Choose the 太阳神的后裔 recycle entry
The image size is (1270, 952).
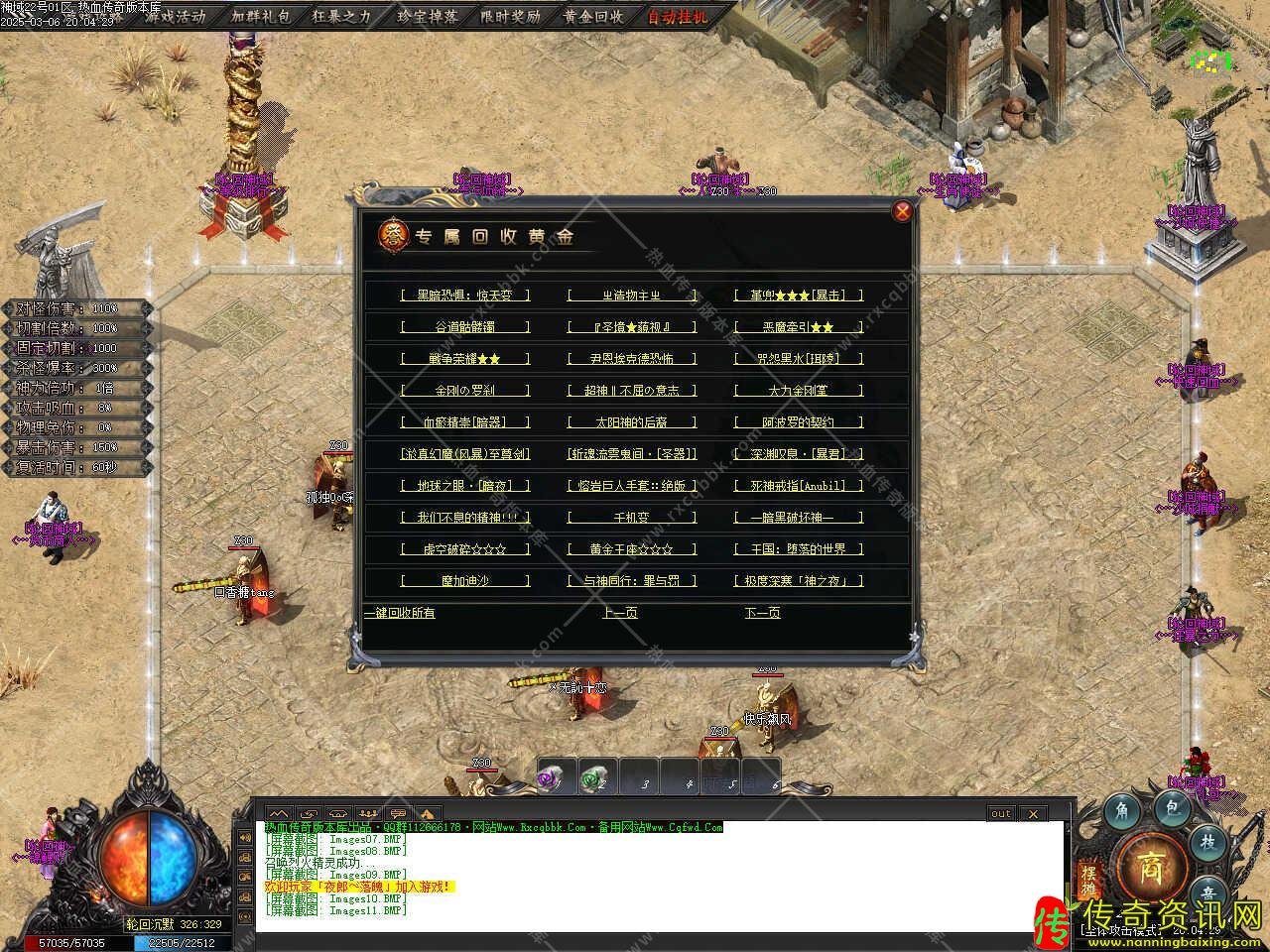pyautogui.click(x=632, y=422)
